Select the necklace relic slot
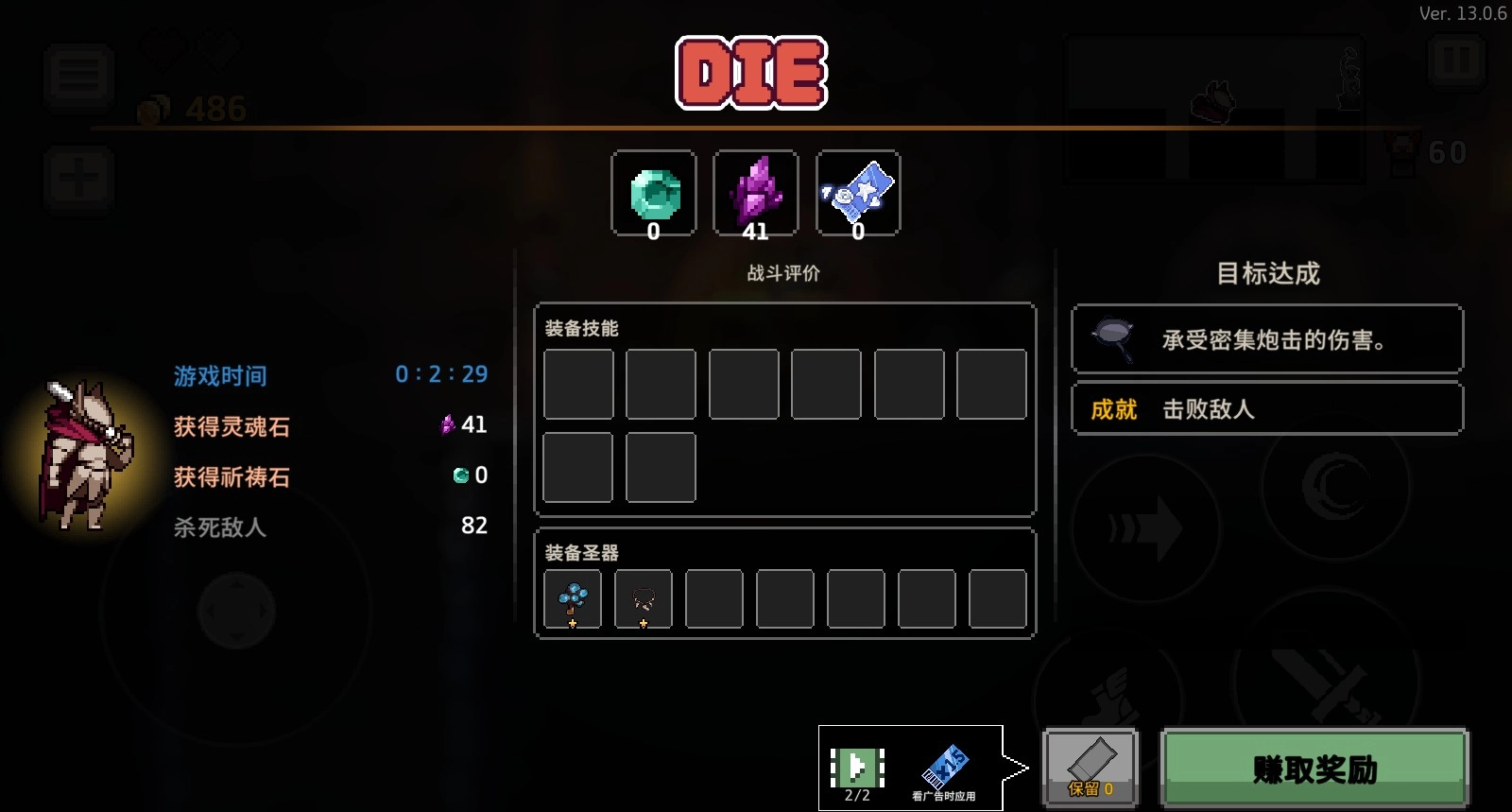Image resolution: width=1512 pixels, height=812 pixels. [x=644, y=599]
